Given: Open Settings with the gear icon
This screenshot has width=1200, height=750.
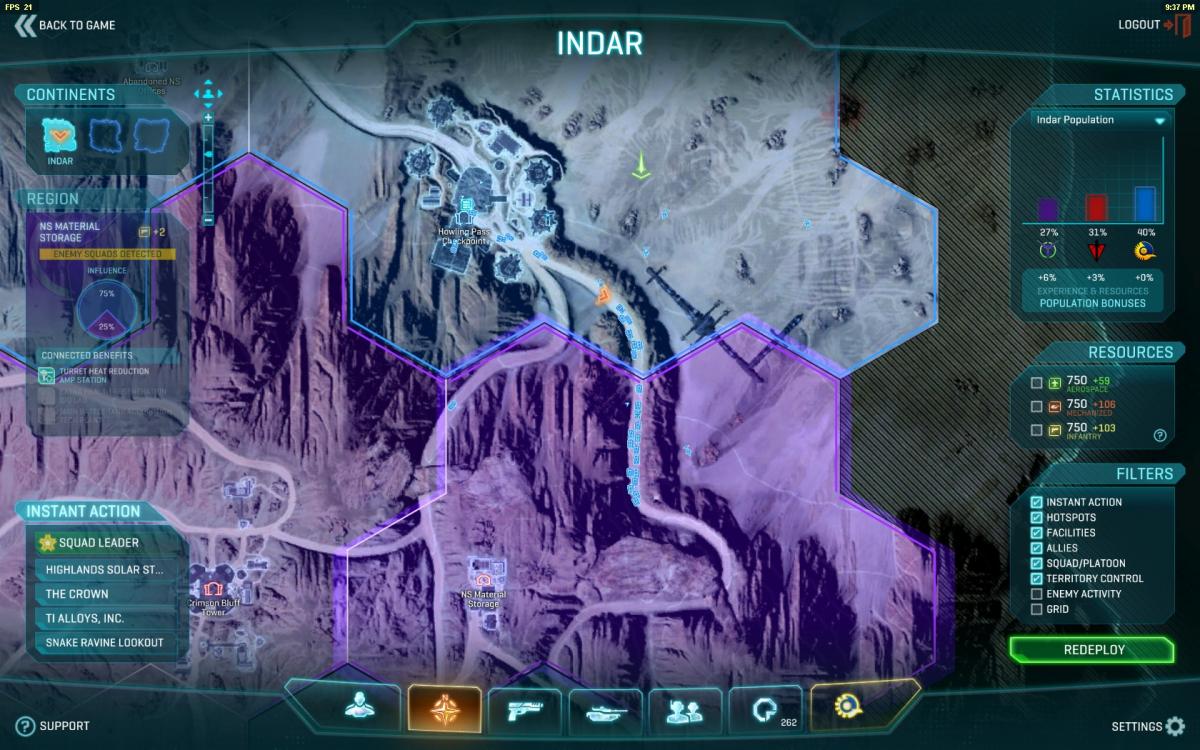Looking at the screenshot, I should point(1174,726).
